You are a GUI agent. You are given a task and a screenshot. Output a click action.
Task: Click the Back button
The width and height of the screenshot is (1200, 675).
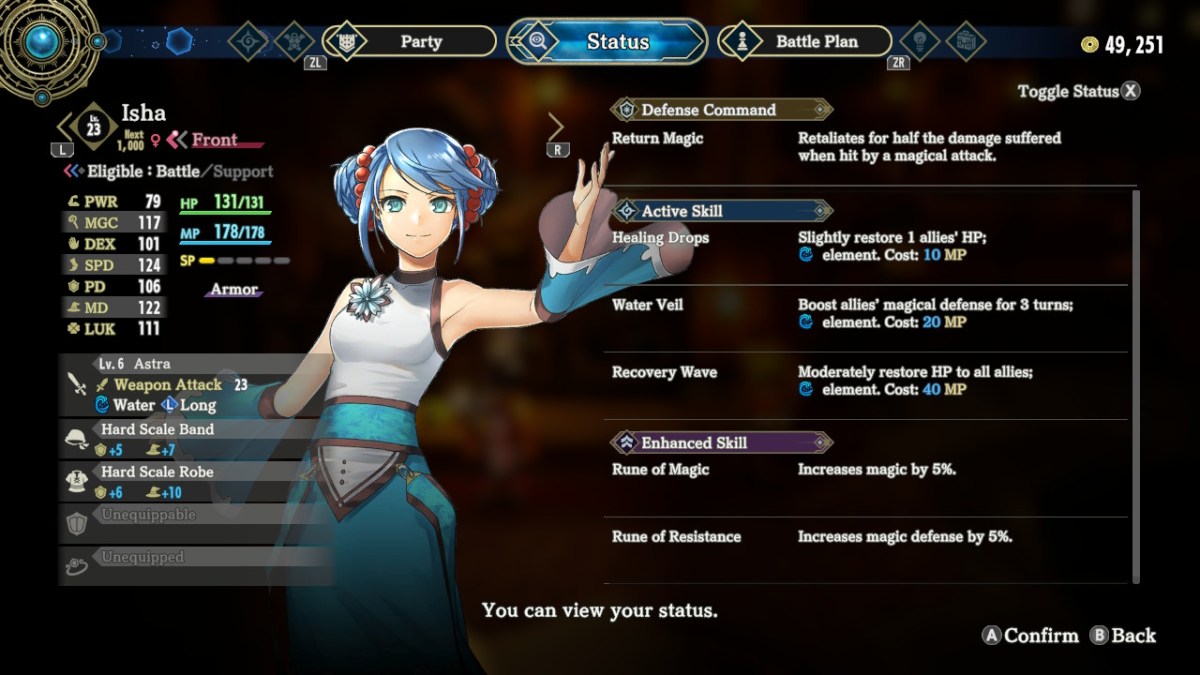tap(1123, 635)
